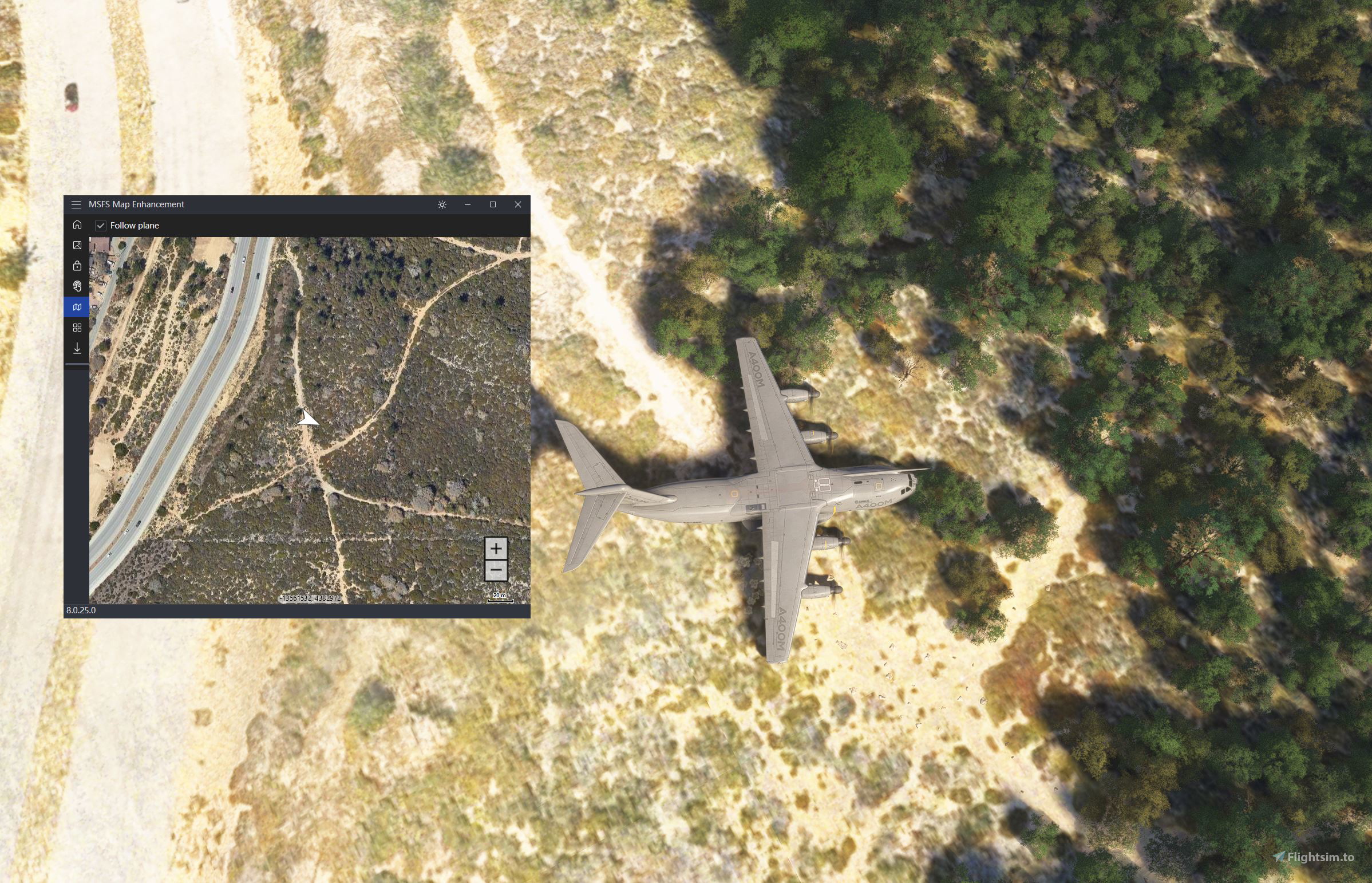The width and height of the screenshot is (1372, 883).
Task: Click the version 8.0.25.0 text
Action: click(x=82, y=610)
